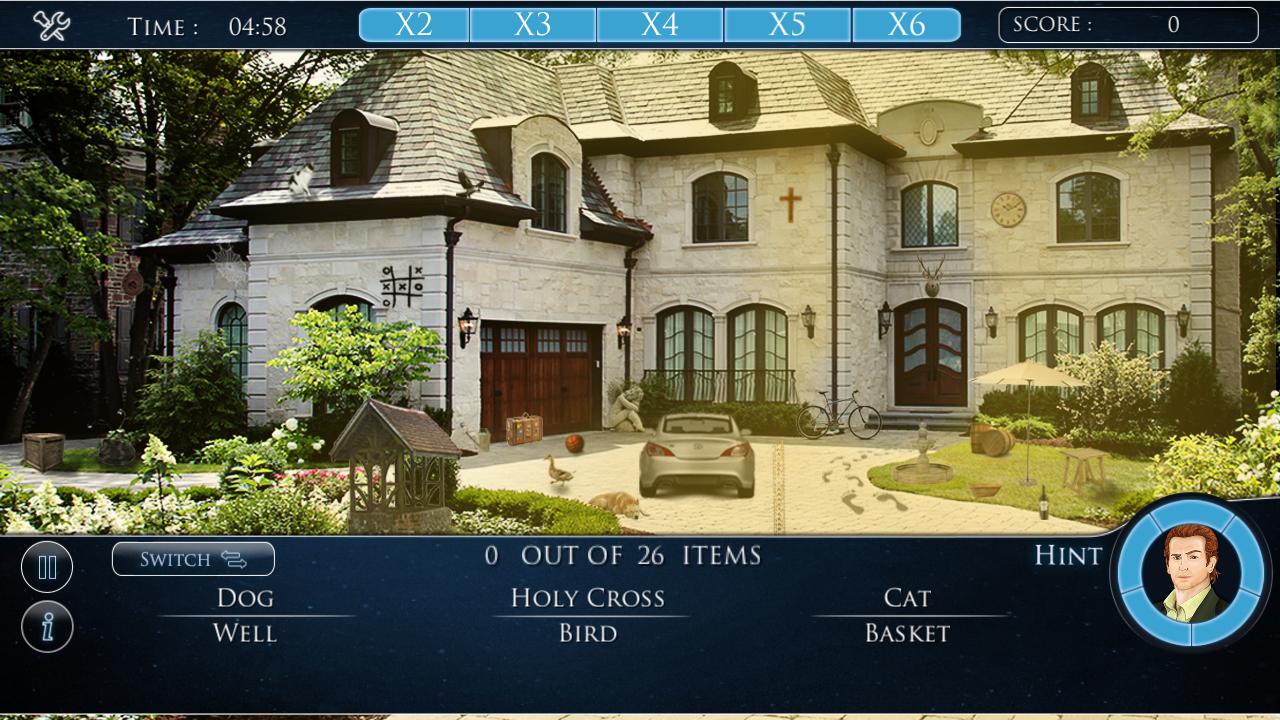Select "Holy Cross" in the item list

tap(588, 598)
